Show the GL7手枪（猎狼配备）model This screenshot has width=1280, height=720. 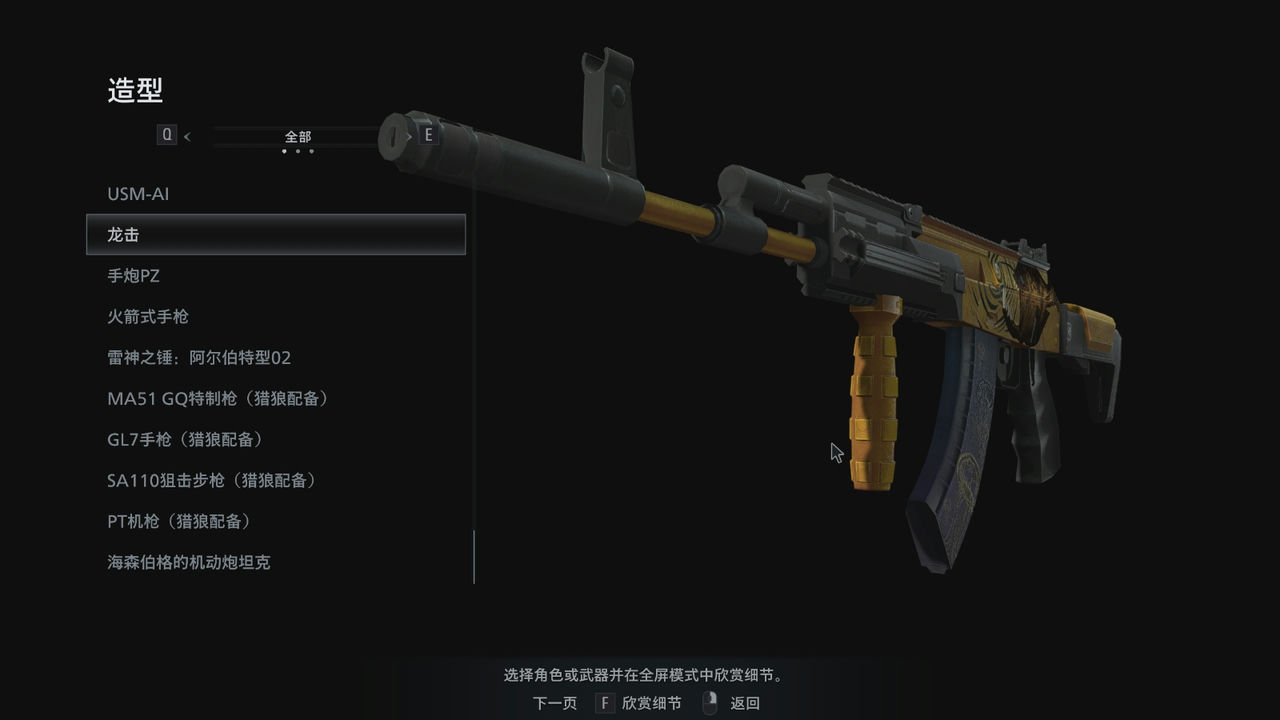click(x=185, y=440)
